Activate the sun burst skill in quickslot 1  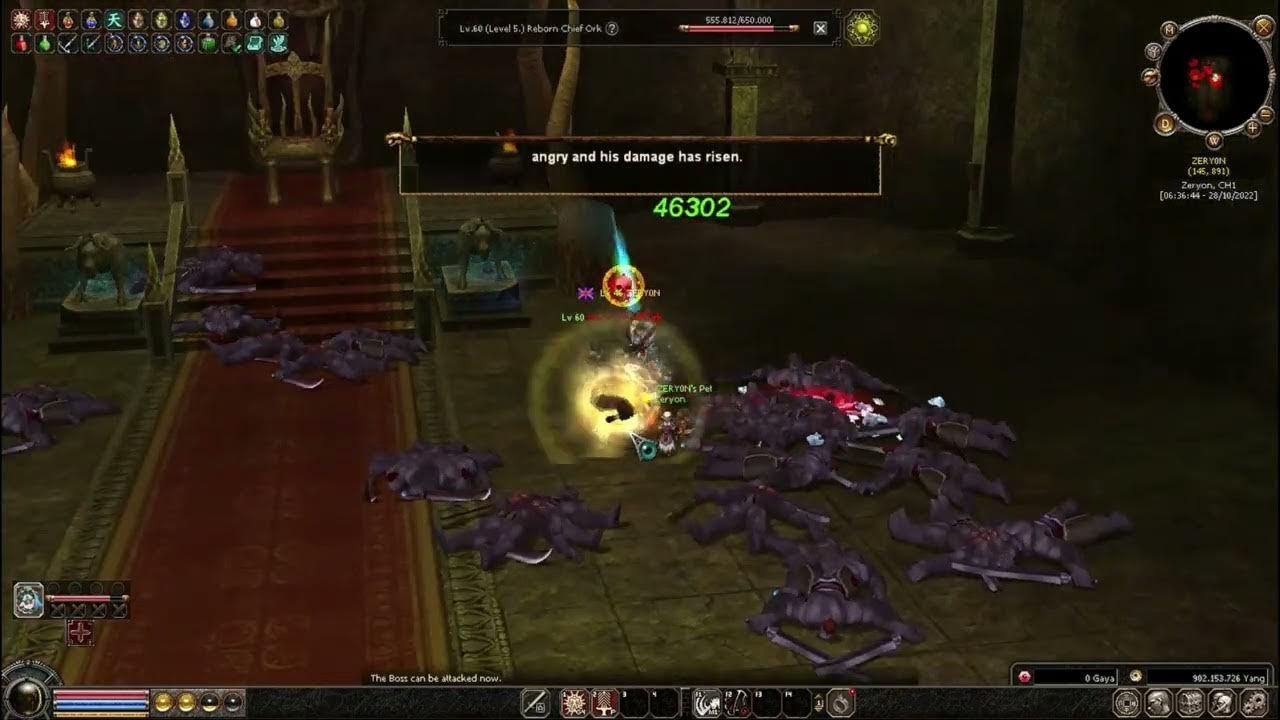click(575, 703)
